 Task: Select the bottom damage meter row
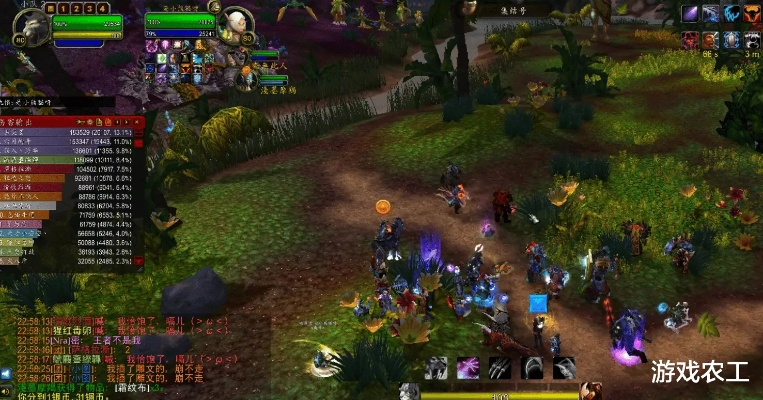coord(72,262)
